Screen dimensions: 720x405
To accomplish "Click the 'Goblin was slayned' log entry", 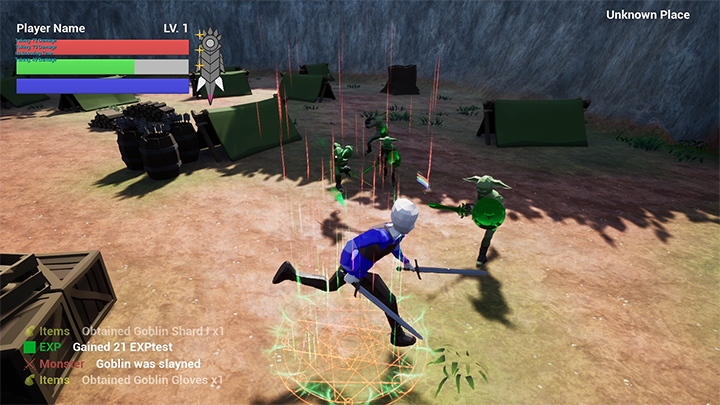I will pos(148,364).
